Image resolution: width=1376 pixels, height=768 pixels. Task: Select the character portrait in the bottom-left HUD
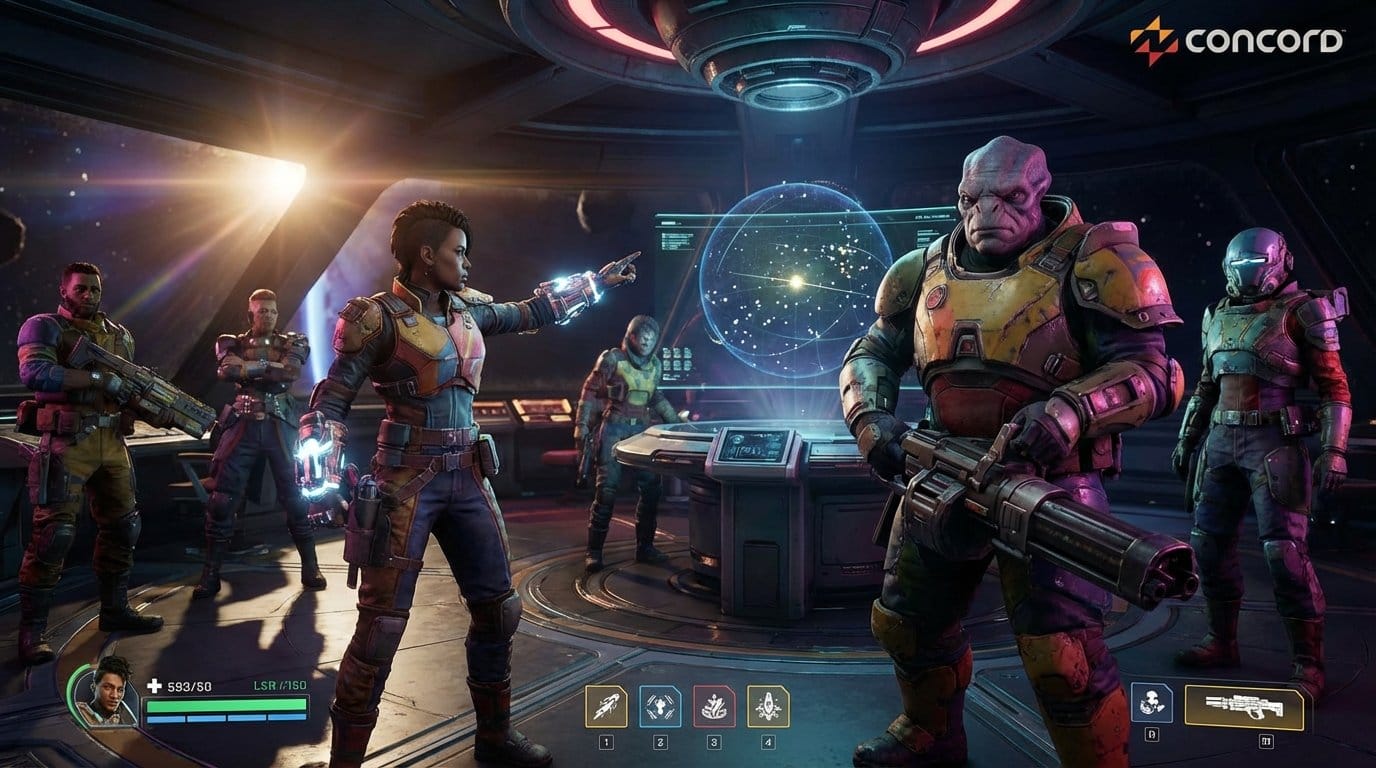point(105,696)
